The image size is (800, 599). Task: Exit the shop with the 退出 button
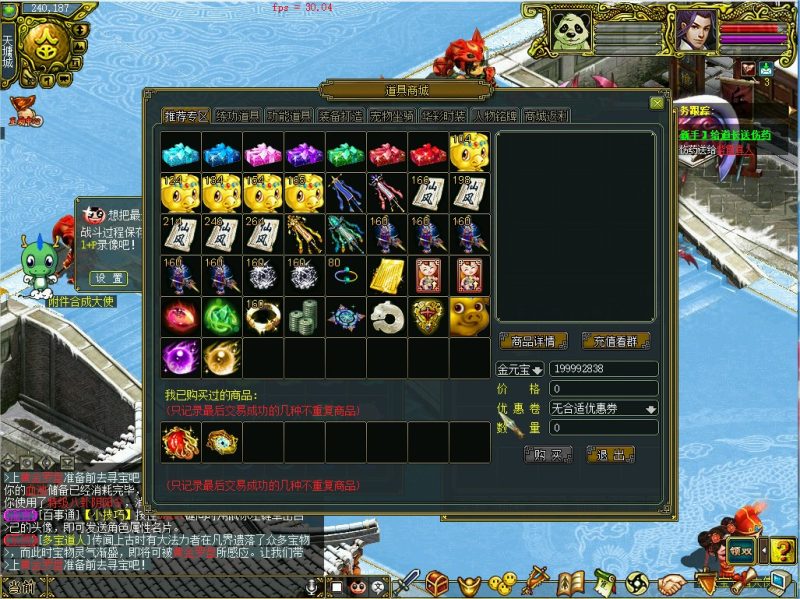610,455
